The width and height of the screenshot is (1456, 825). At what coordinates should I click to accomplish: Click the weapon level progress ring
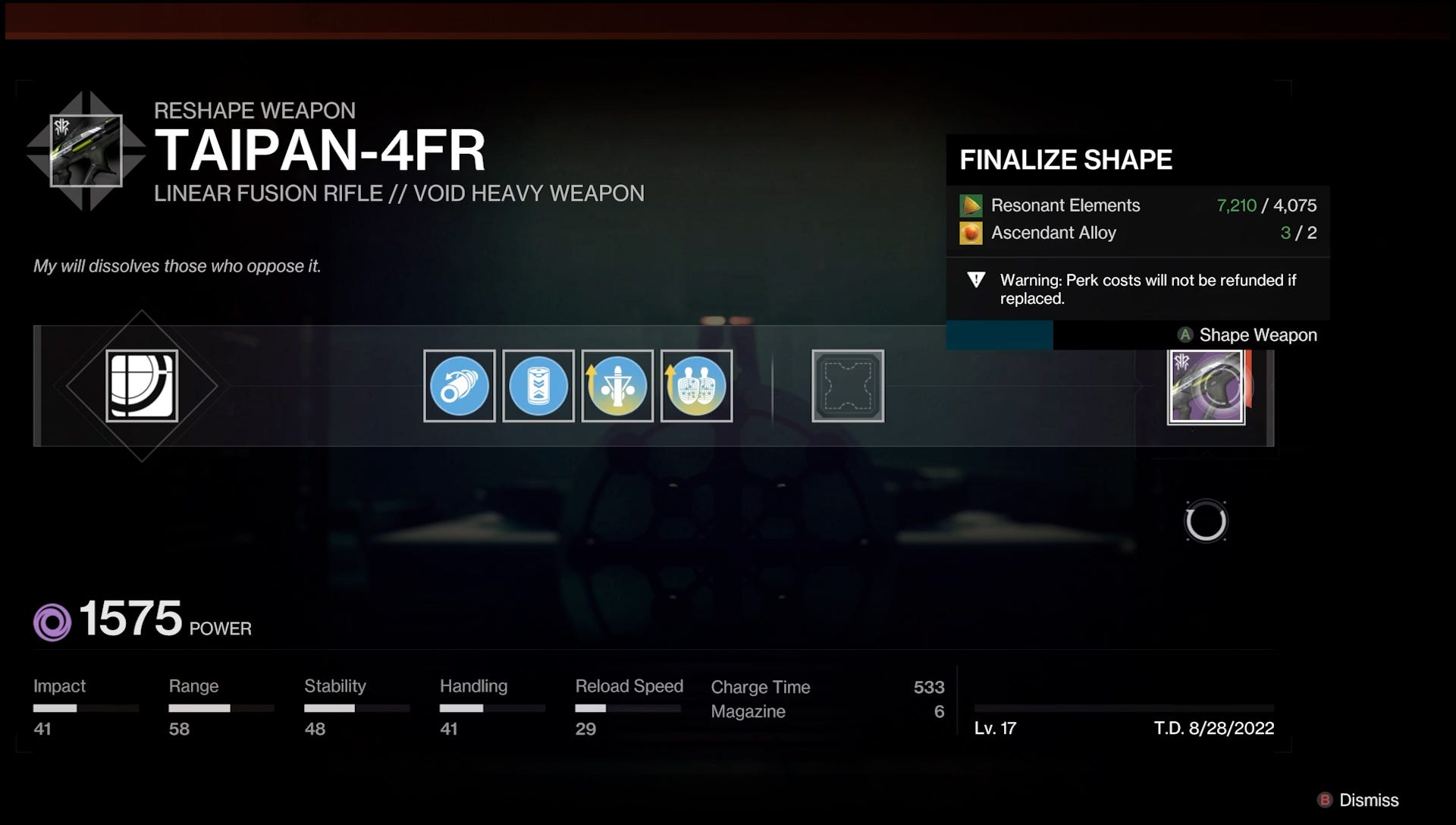1207,521
